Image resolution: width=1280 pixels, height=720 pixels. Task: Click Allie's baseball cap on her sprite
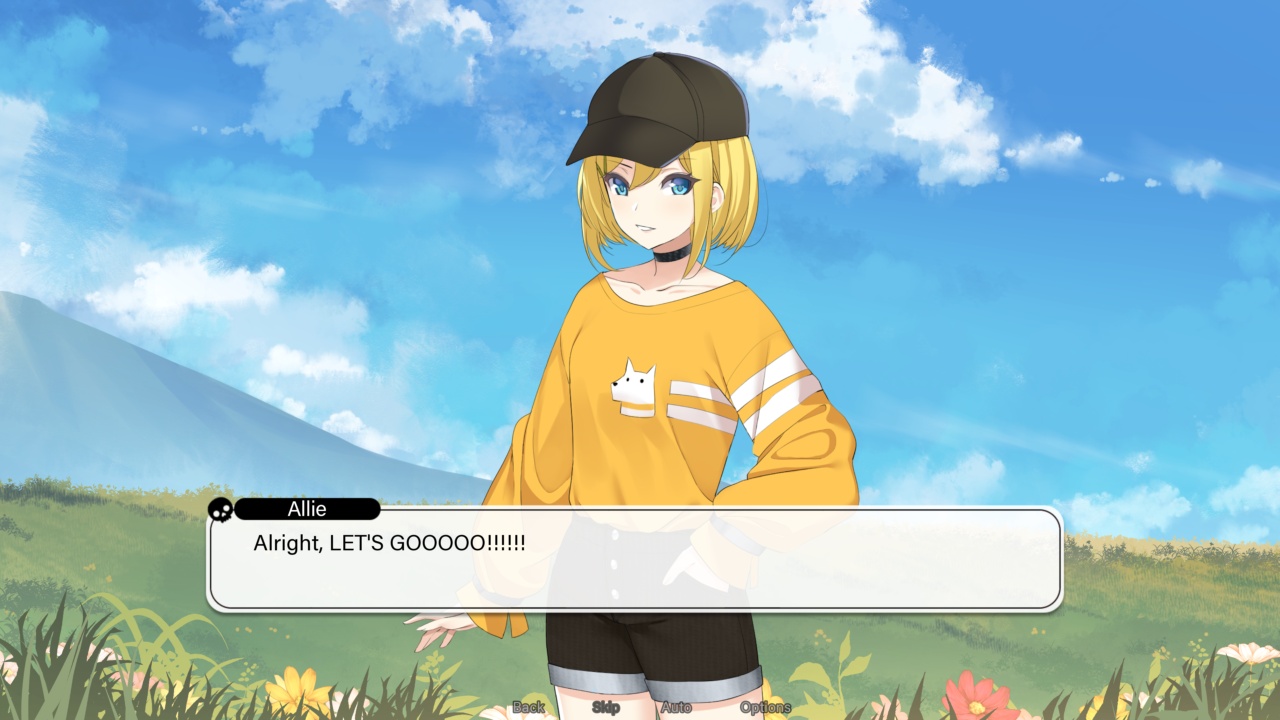pyautogui.click(x=660, y=105)
